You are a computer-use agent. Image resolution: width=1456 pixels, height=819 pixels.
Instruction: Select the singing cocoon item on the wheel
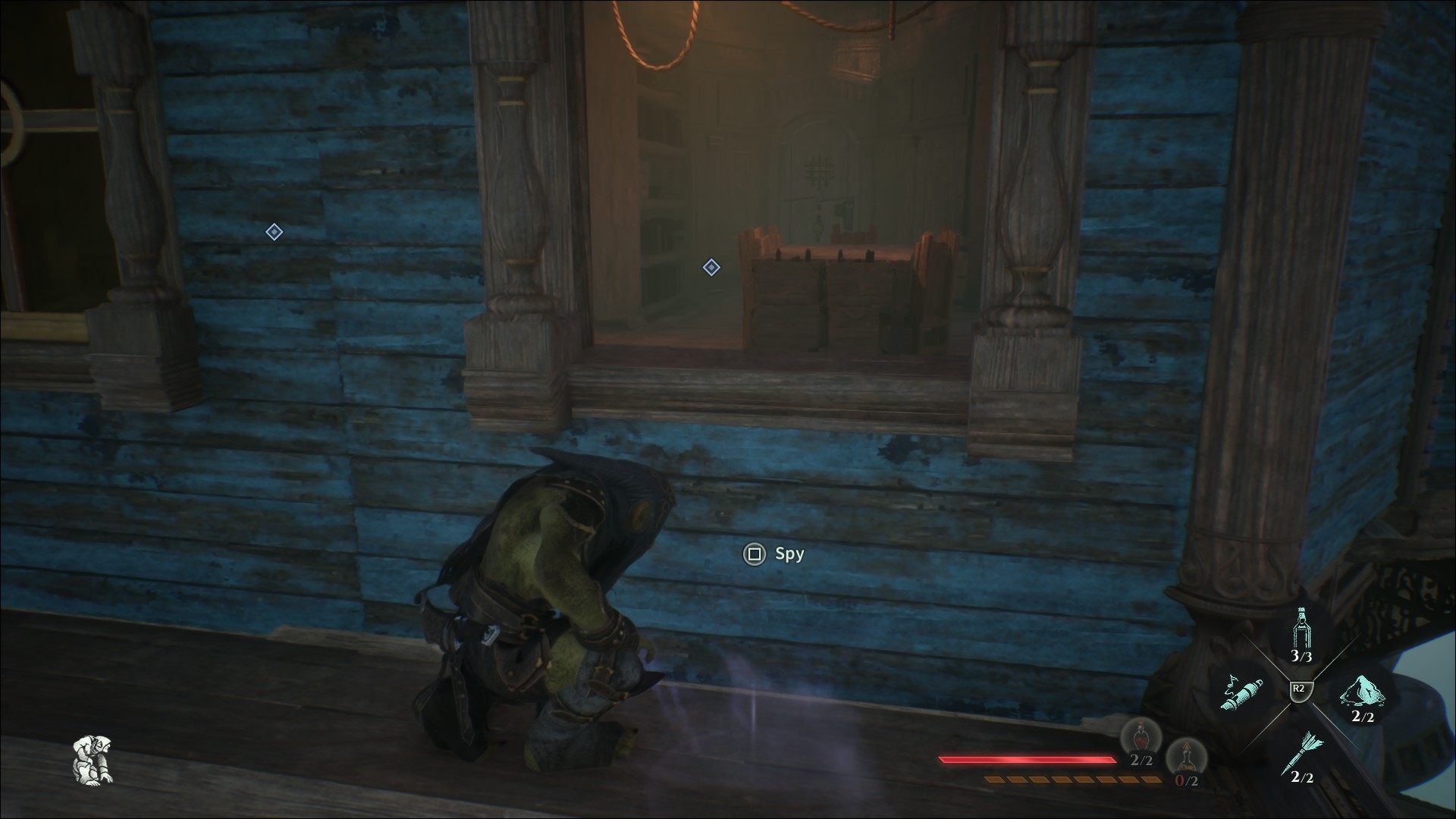(x=1242, y=692)
